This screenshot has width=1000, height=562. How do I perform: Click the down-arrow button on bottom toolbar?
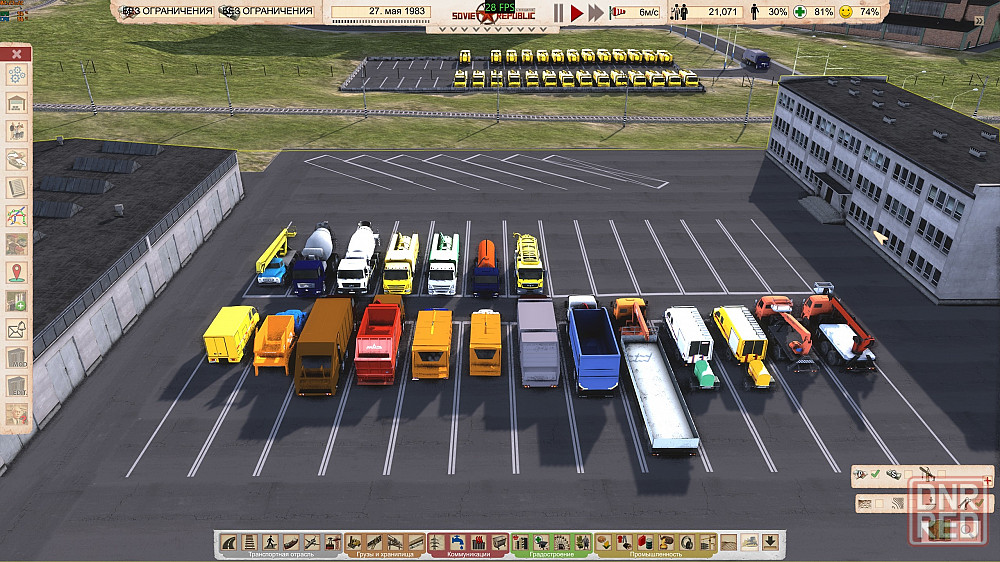click(x=770, y=541)
